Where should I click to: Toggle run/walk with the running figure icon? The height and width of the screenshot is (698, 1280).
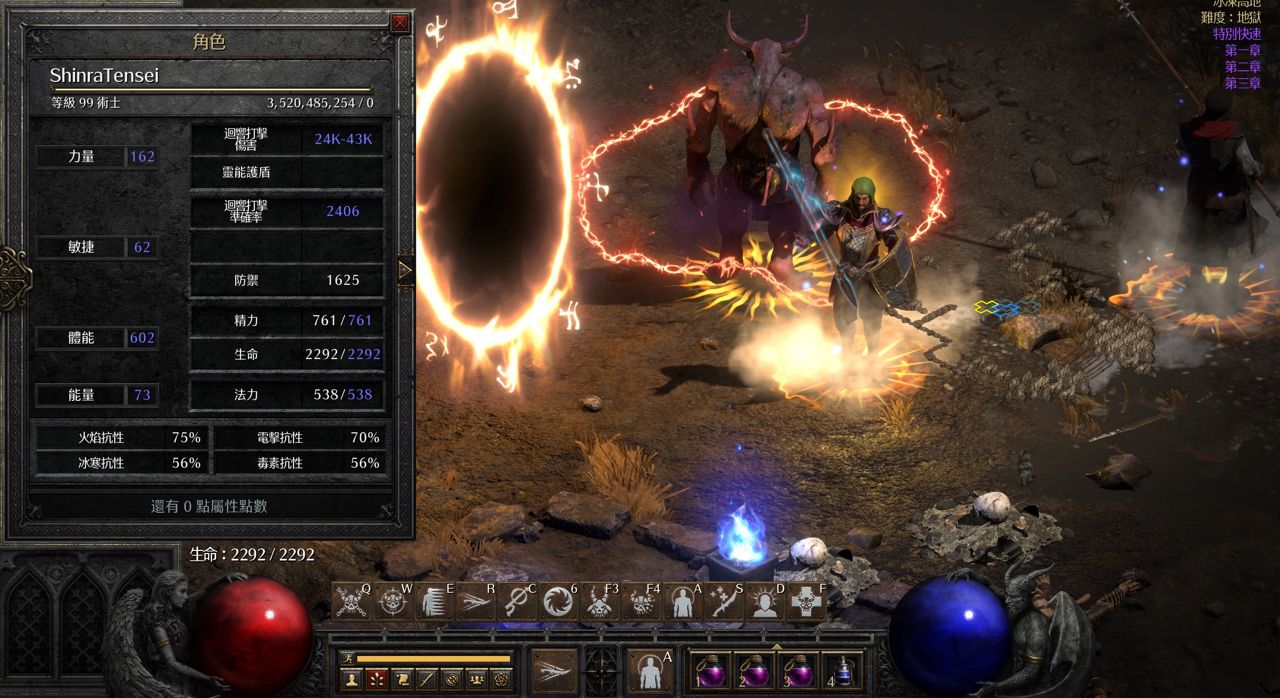[349, 658]
